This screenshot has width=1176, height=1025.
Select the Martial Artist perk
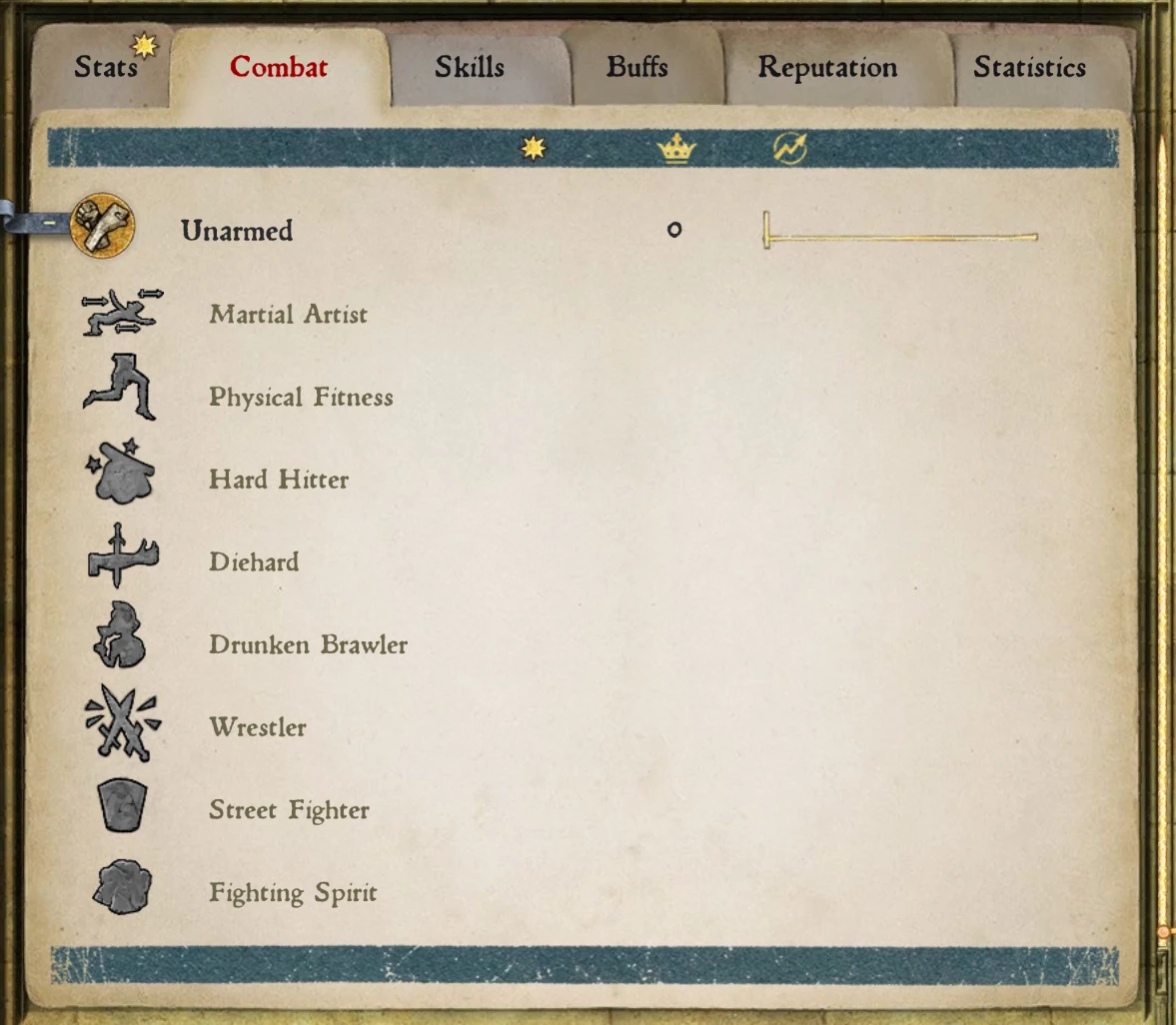click(x=288, y=315)
